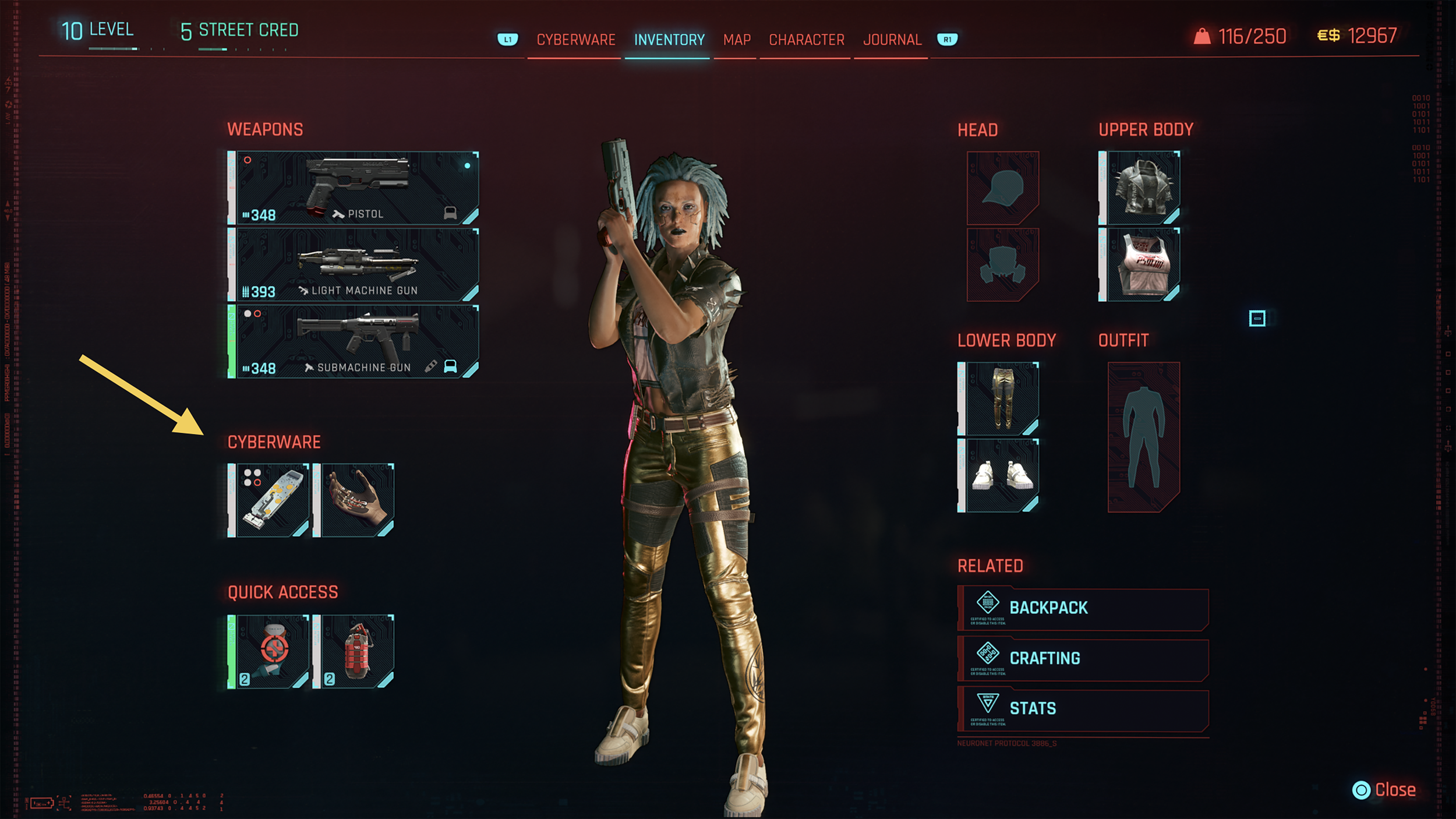
Task: Open the Journal tab
Action: 892,40
